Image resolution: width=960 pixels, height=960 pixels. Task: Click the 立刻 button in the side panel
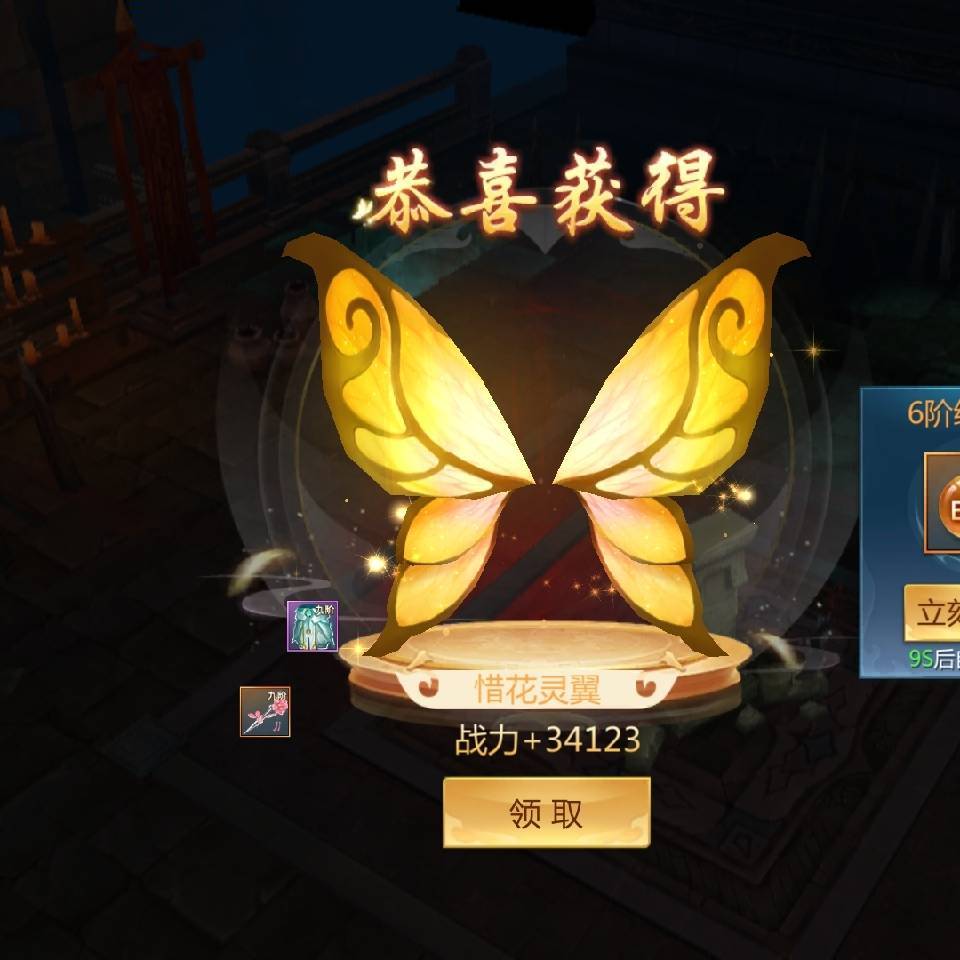pyautogui.click(x=933, y=612)
